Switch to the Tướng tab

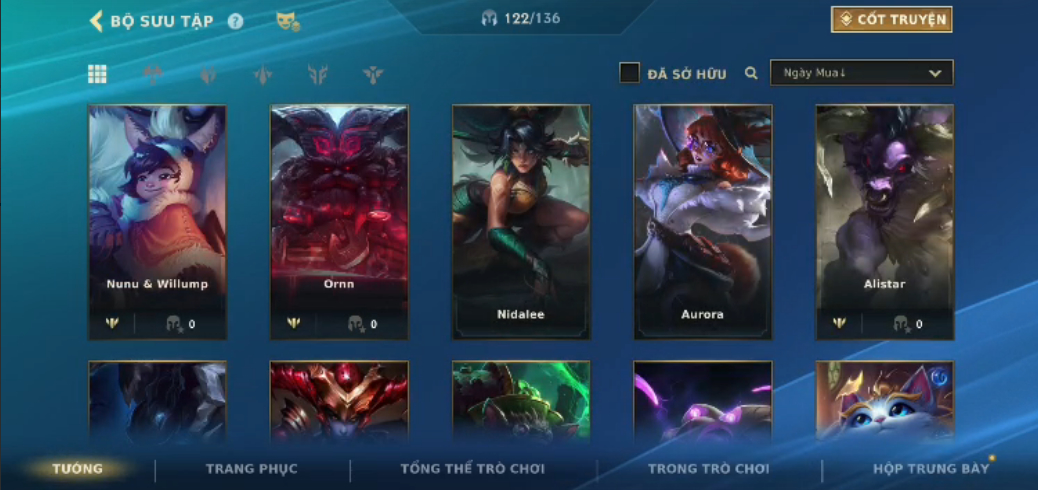(78, 468)
